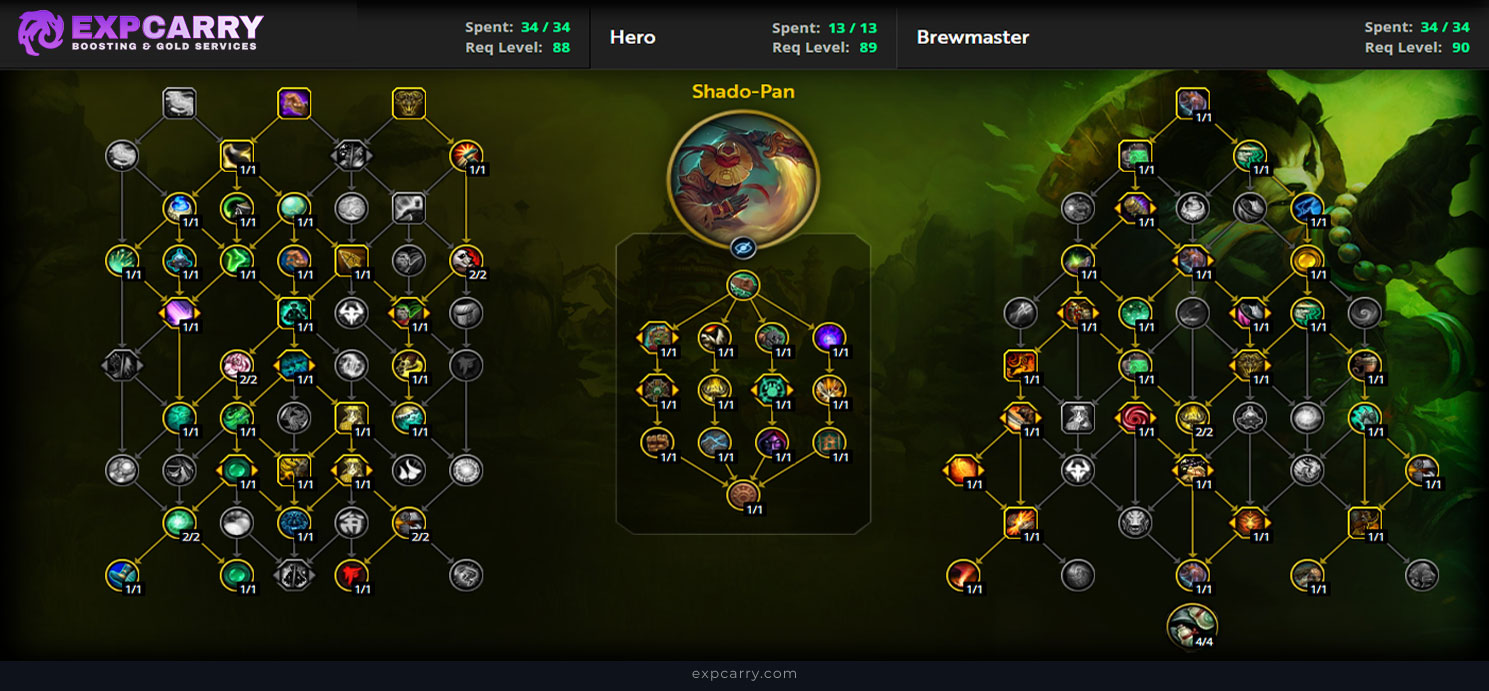This screenshot has height=691, width=1489.
Task: Open the expcarry.com footer link
Action: coord(744,674)
